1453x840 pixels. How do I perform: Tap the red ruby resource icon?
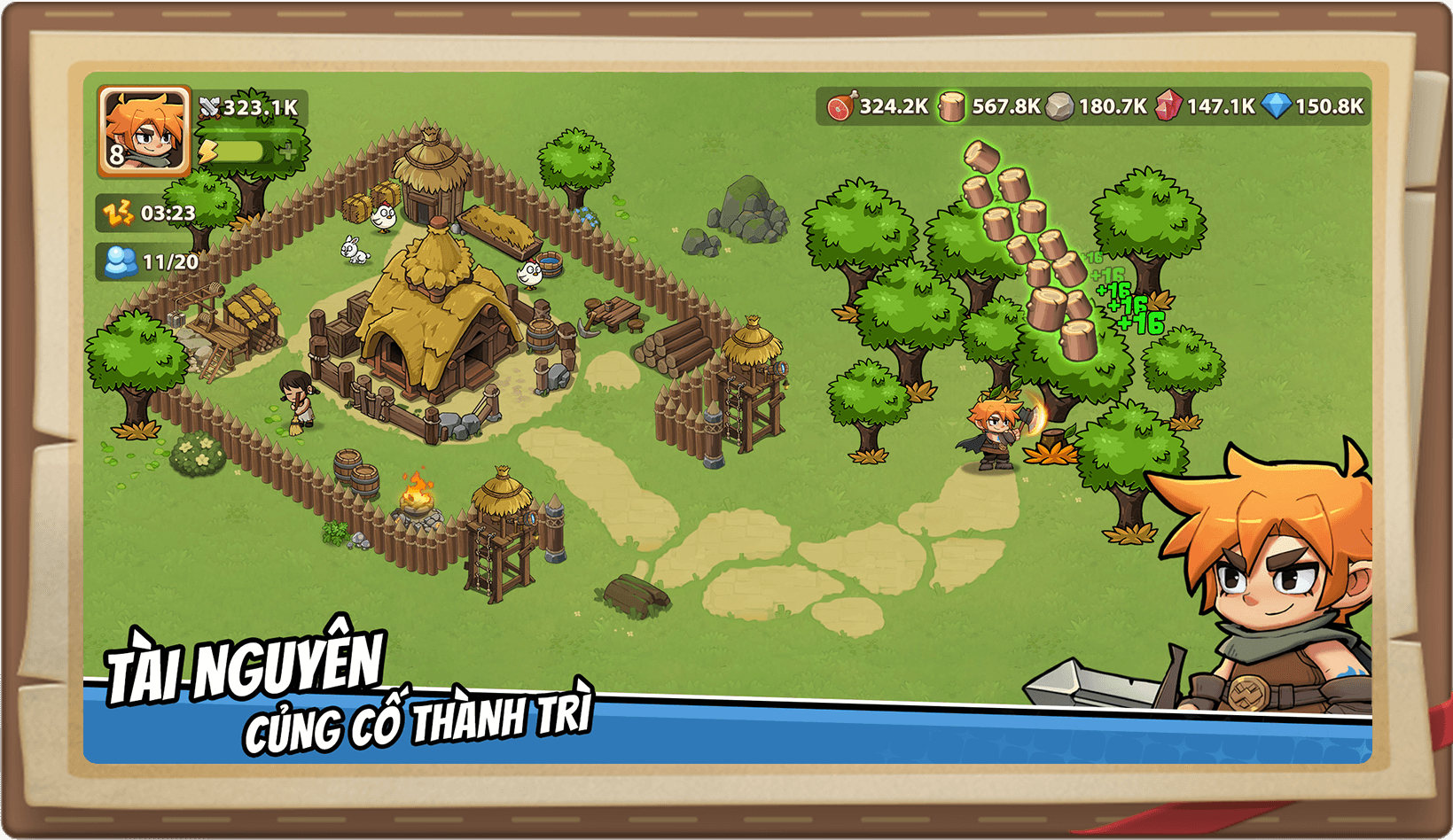pyautogui.click(x=1168, y=106)
